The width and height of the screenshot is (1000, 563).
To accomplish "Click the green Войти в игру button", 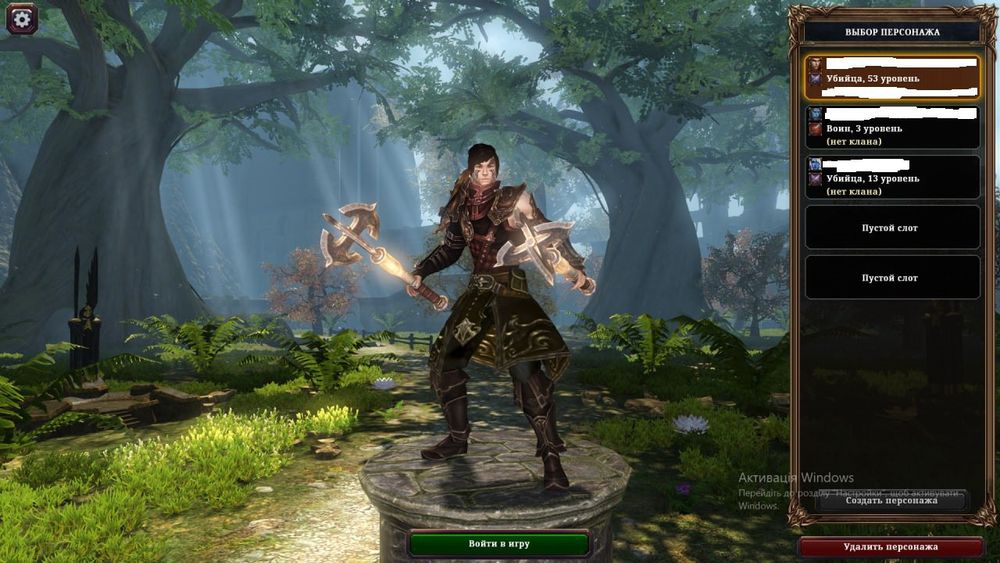I will pyautogui.click(x=498, y=544).
